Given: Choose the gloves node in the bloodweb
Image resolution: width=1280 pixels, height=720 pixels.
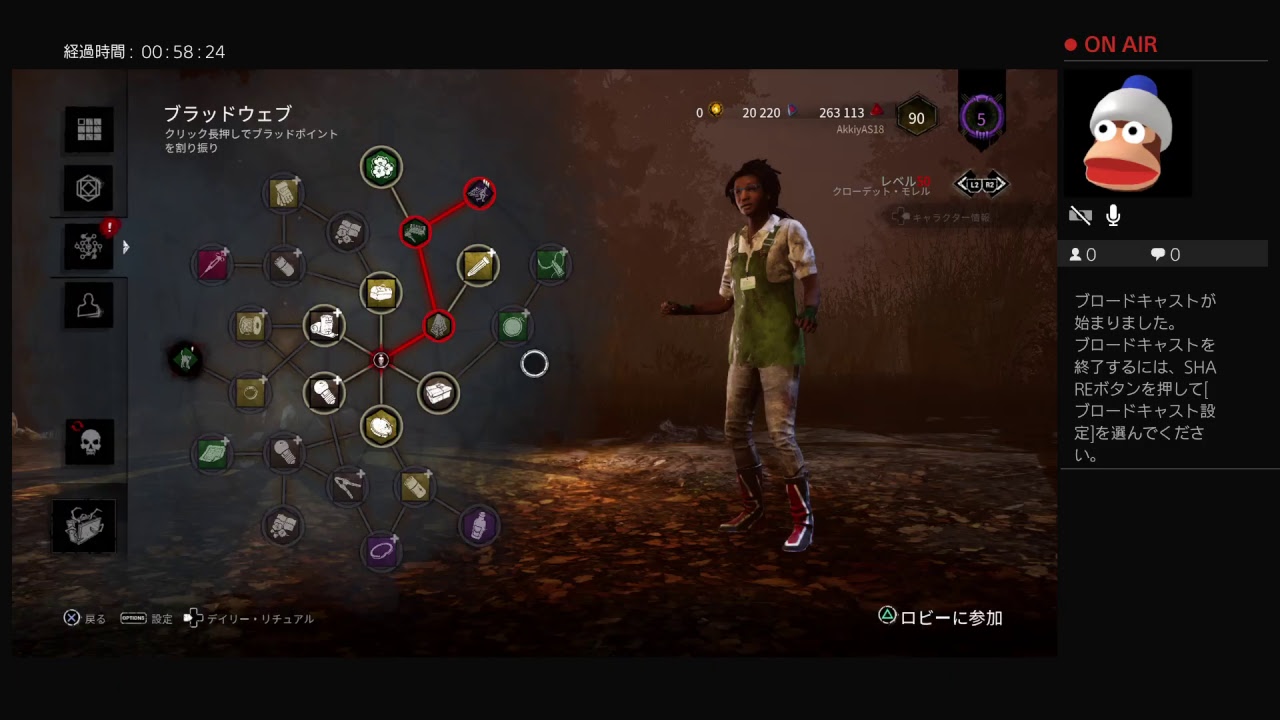Looking at the screenshot, I should 282,193.
